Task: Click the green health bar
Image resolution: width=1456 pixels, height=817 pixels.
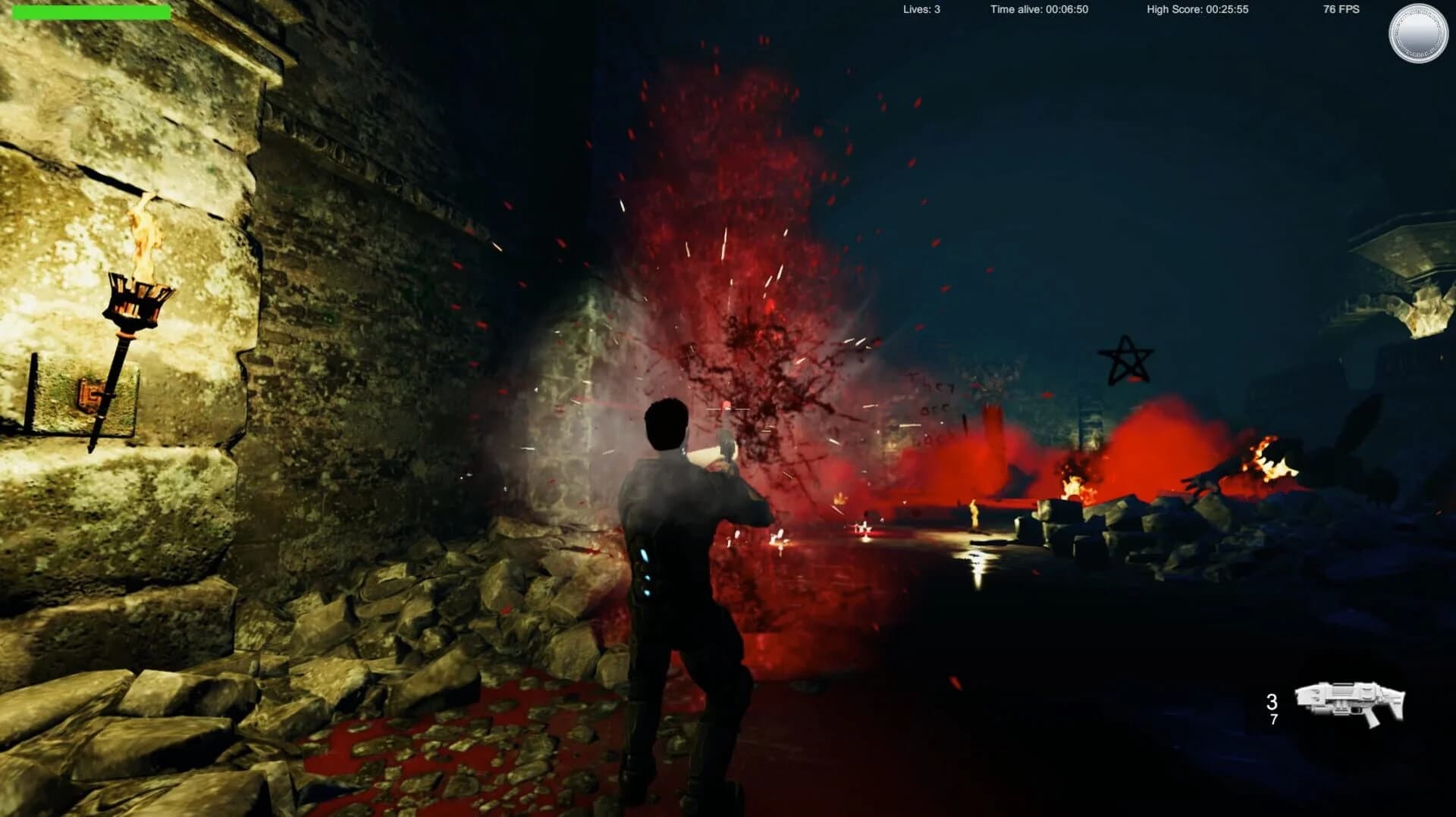Action: click(91, 11)
